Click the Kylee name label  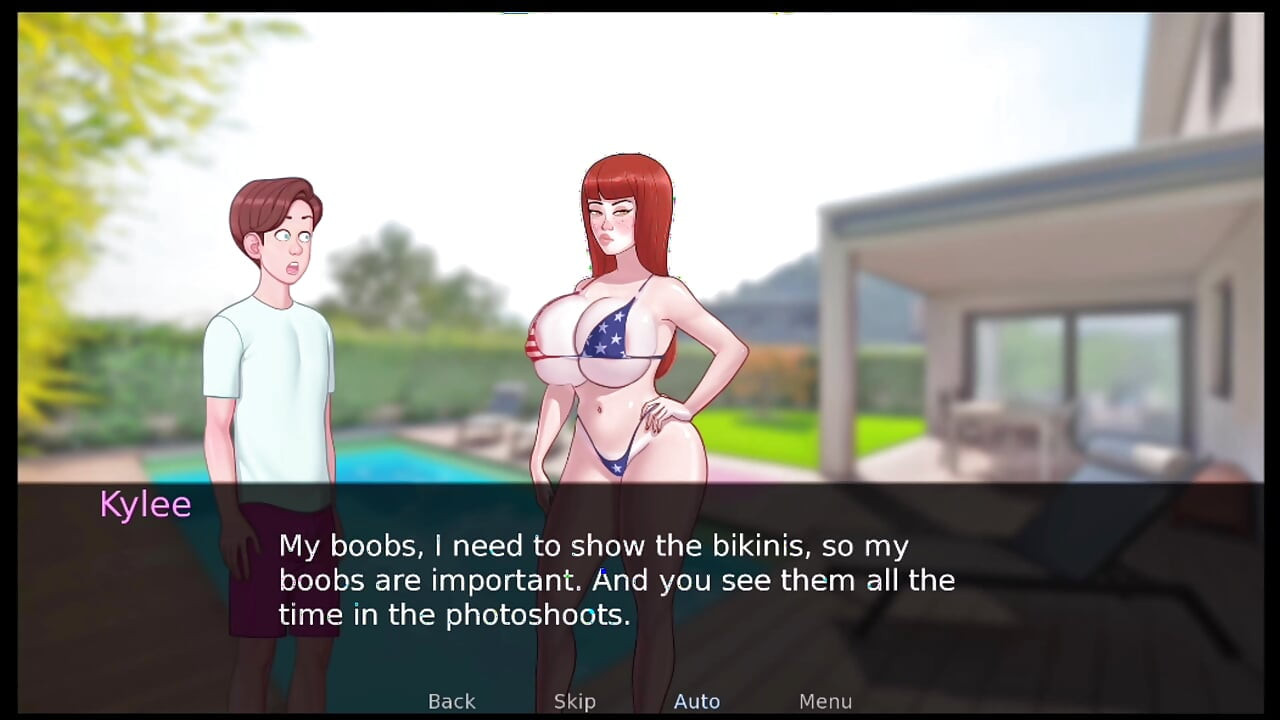pyautogui.click(x=145, y=504)
